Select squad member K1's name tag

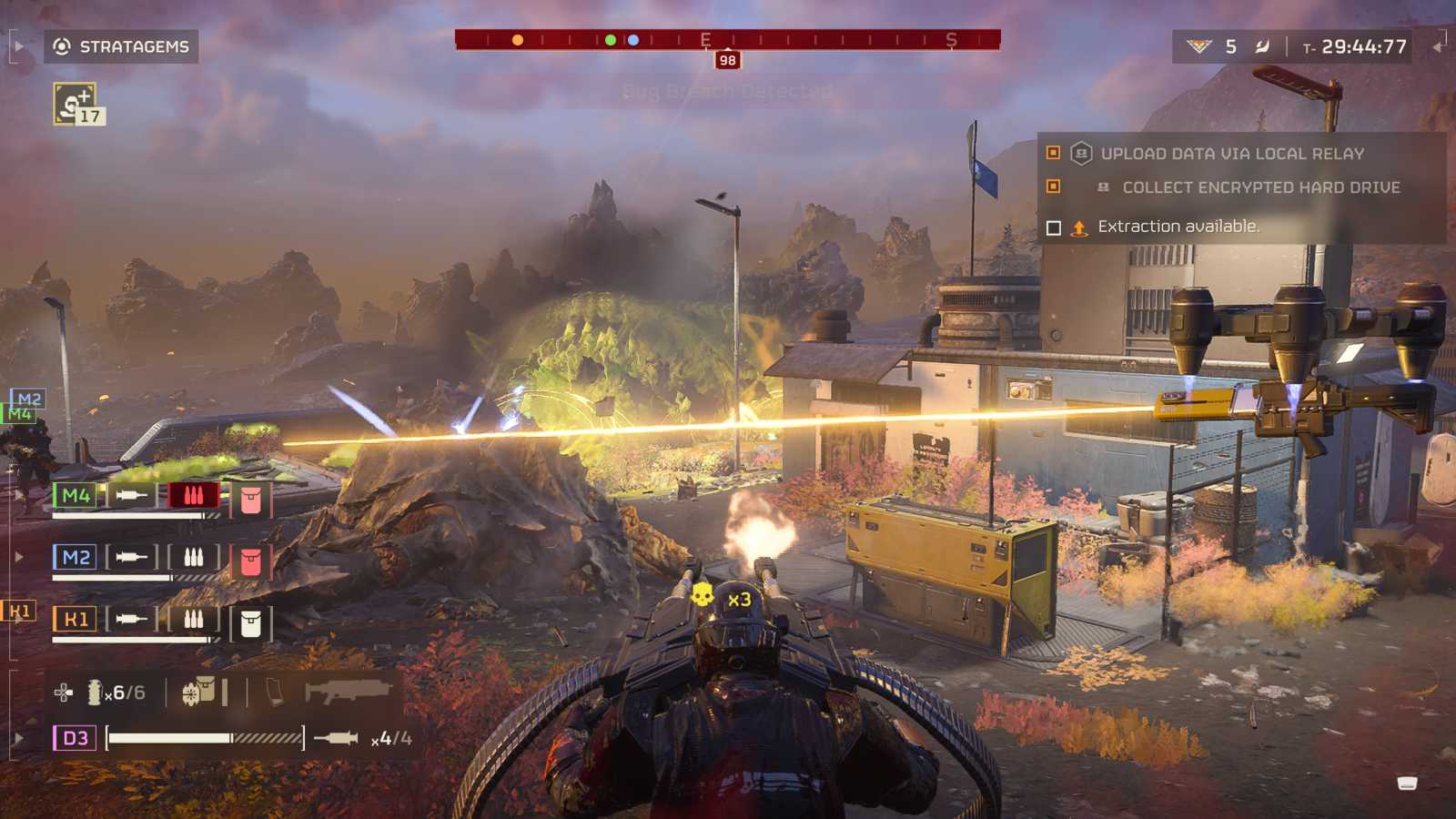[x=76, y=620]
